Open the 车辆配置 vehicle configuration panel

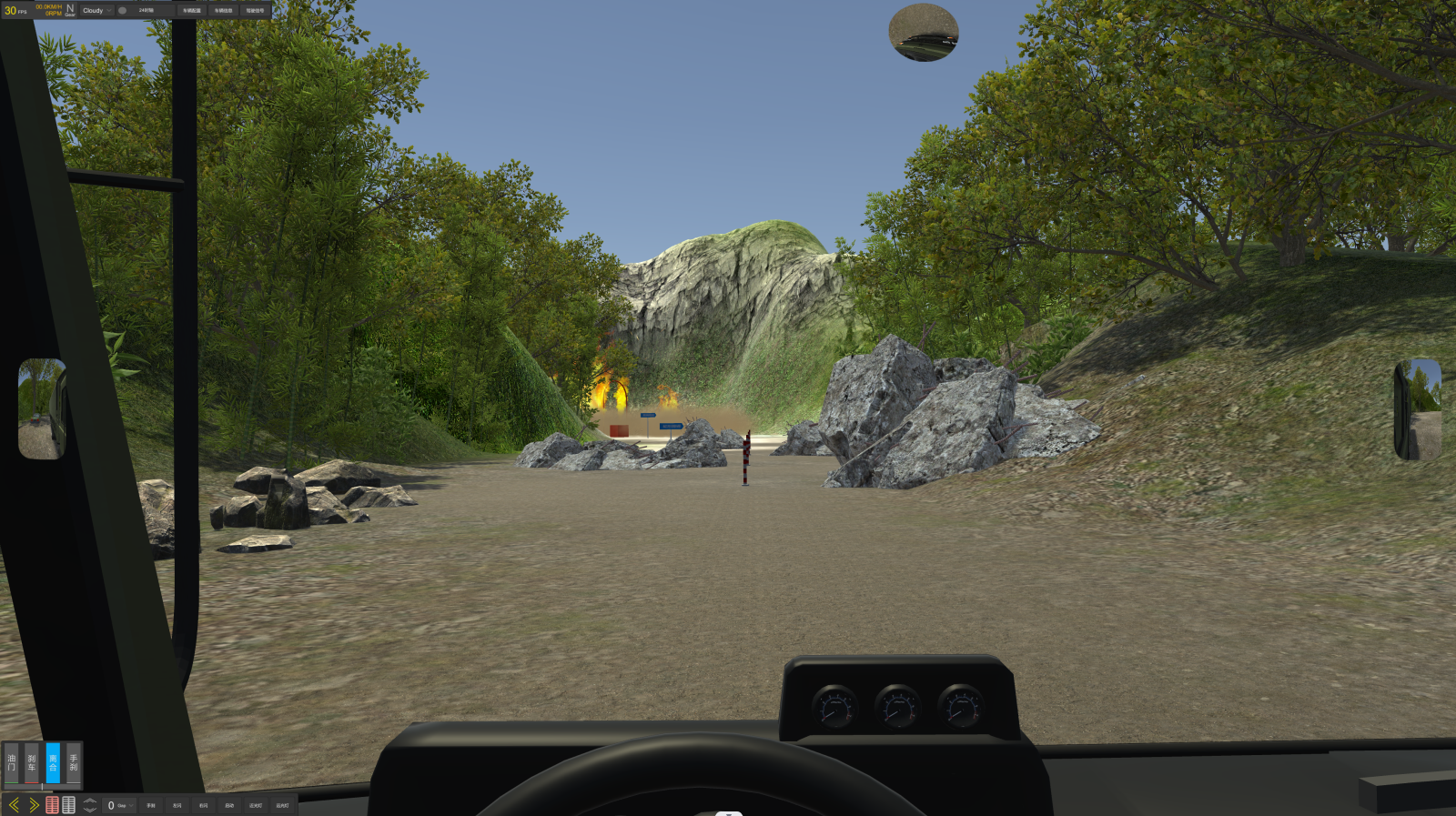tap(191, 11)
